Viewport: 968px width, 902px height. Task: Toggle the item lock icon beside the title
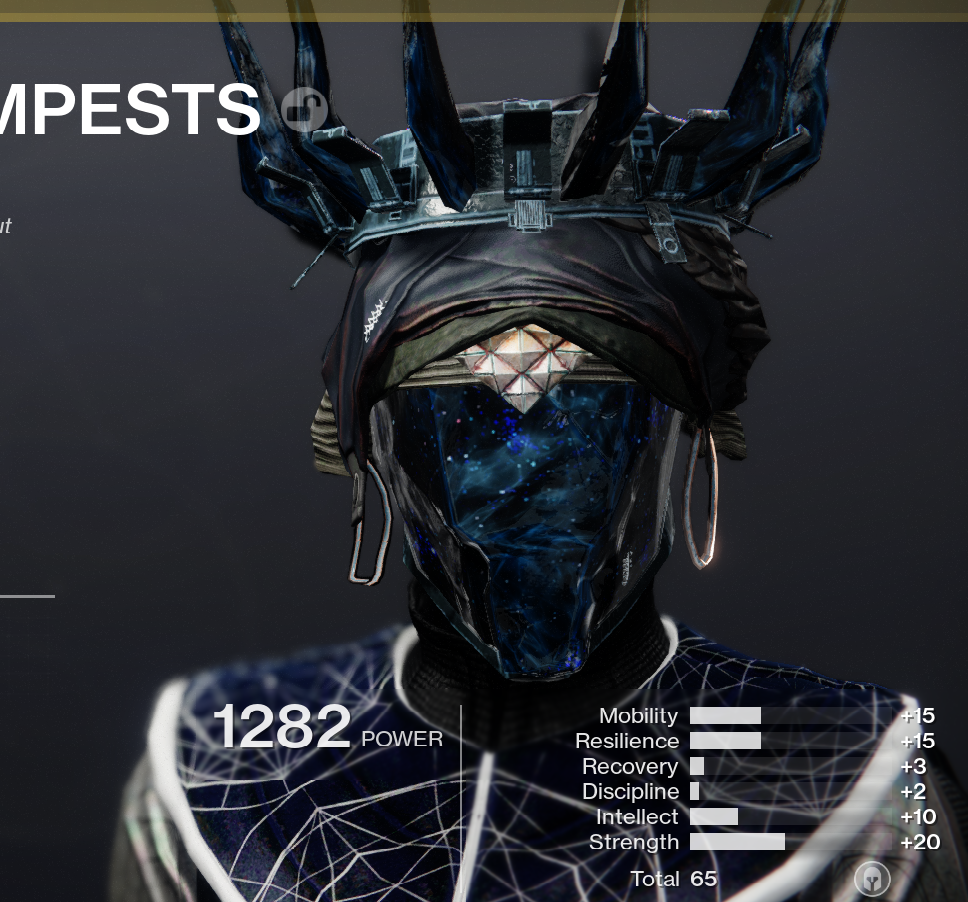(303, 109)
